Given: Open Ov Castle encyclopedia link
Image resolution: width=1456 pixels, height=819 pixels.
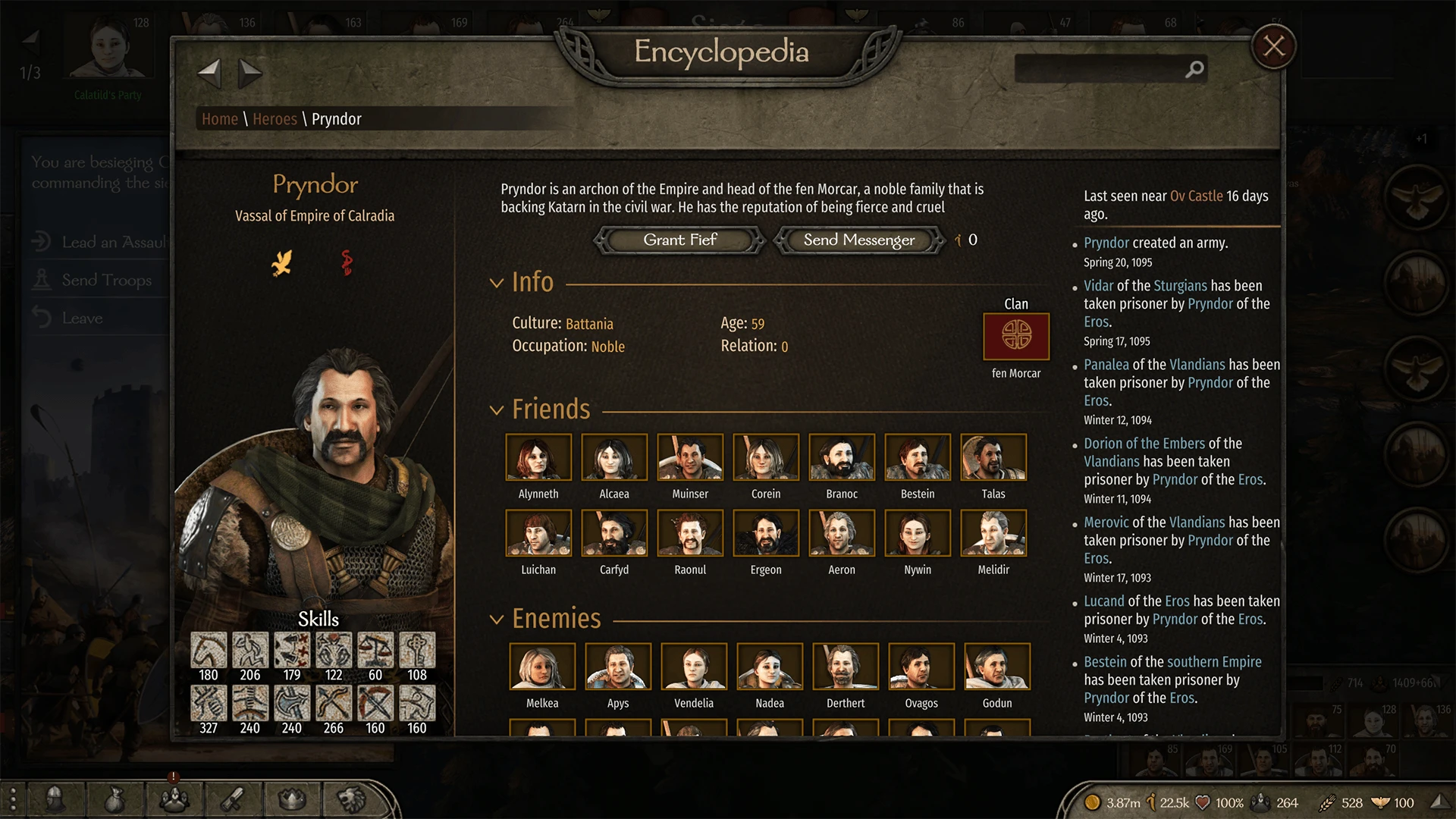Looking at the screenshot, I should pyautogui.click(x=1198, y=196).
